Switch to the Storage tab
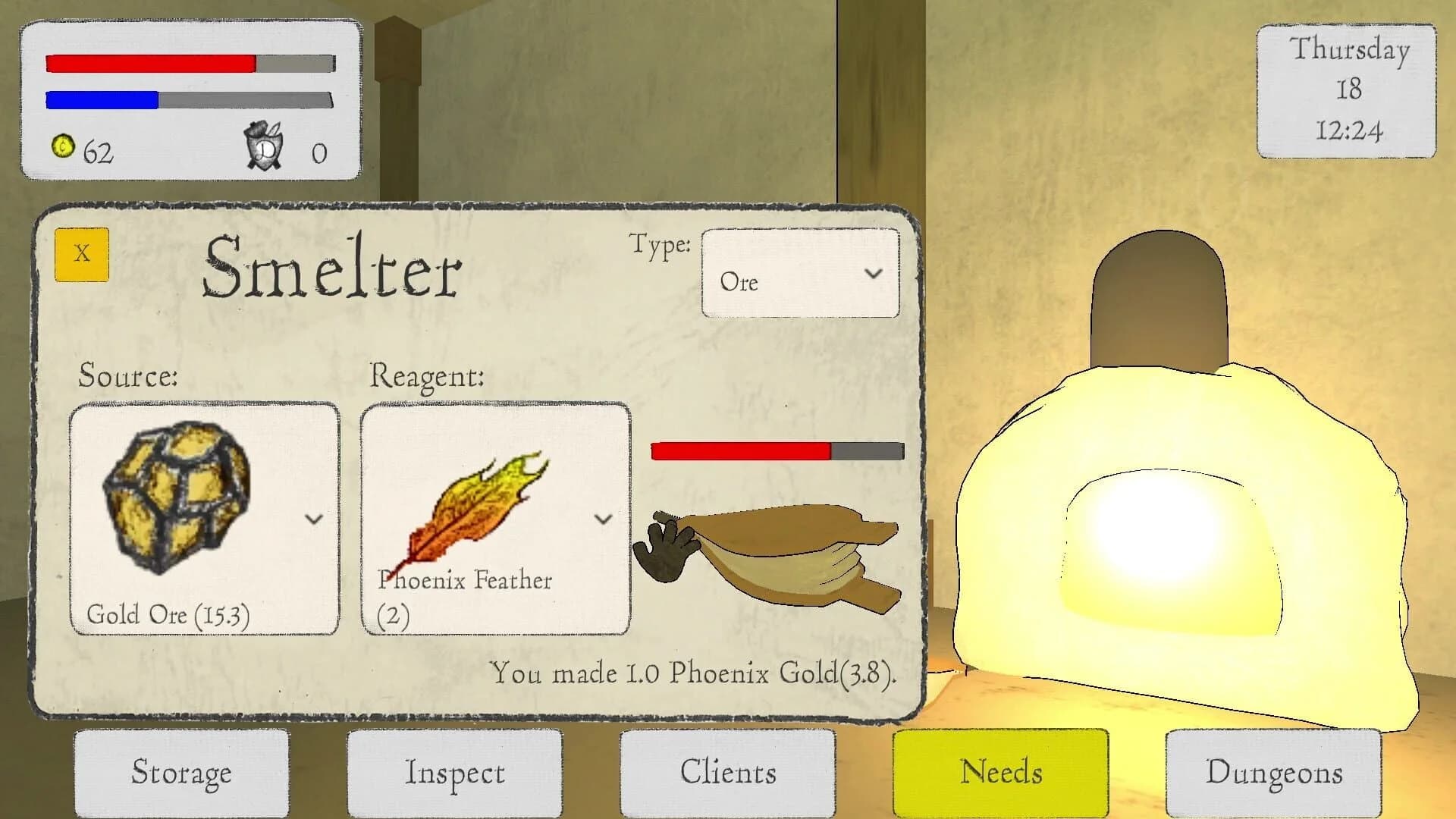1456x819 pixels. pos(182,772)
